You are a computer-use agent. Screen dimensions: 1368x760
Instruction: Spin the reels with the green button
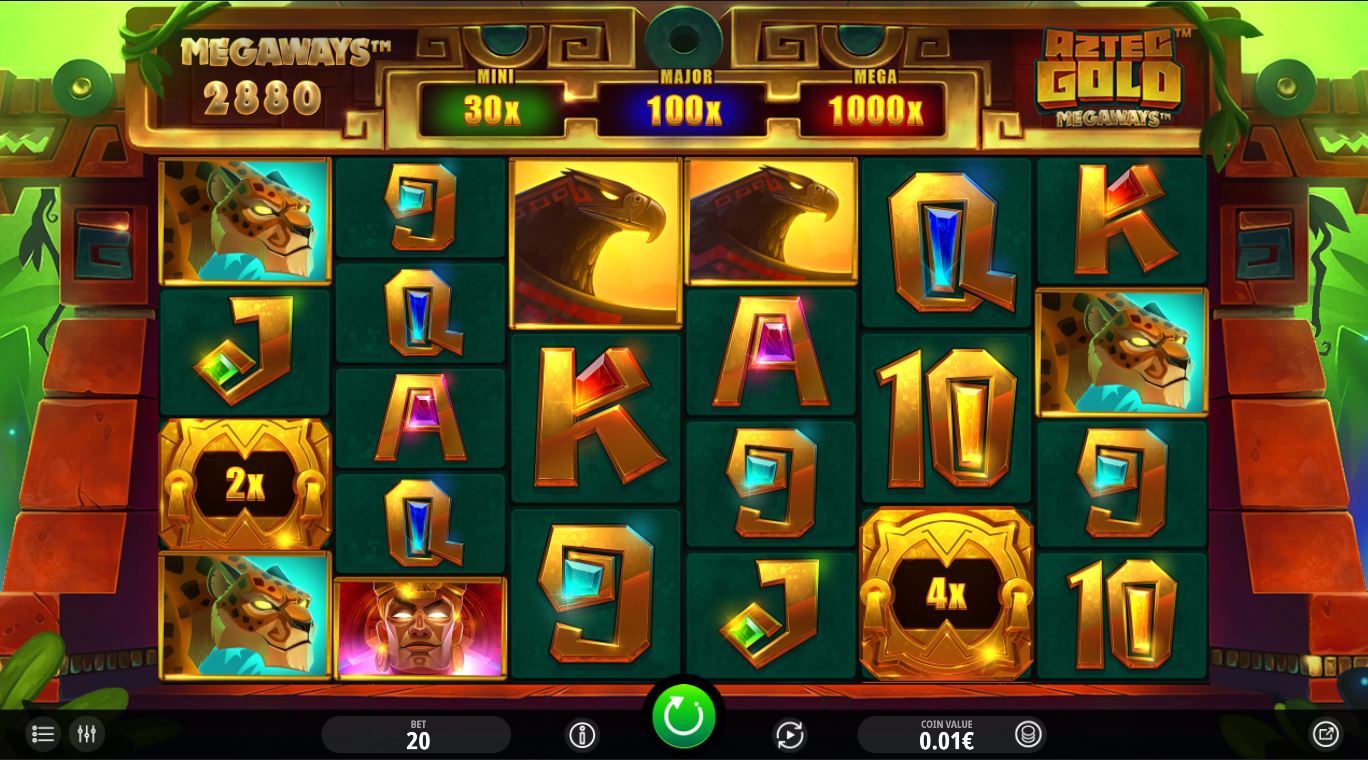[684, 716]
